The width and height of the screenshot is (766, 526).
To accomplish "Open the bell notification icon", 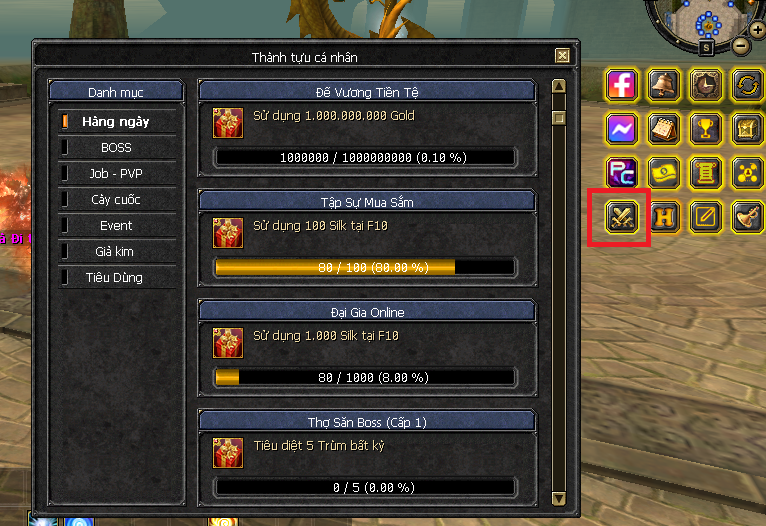I will [665, 85].
